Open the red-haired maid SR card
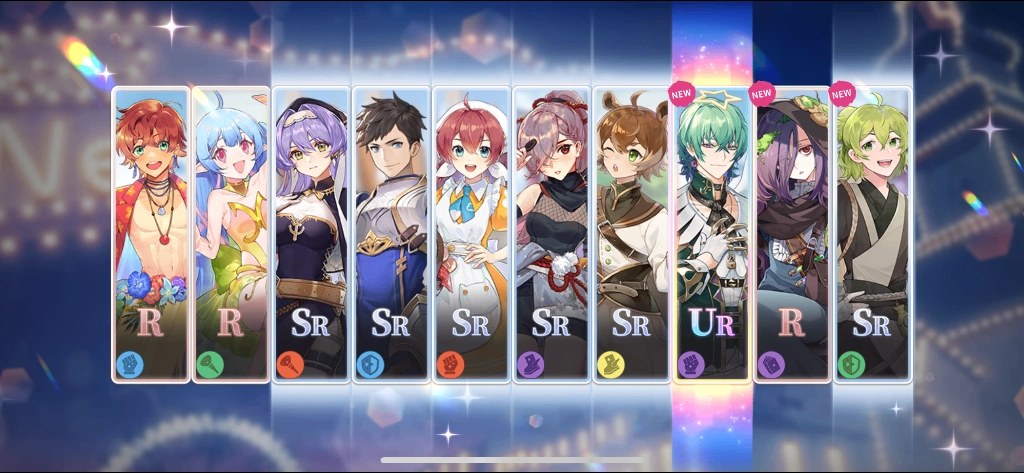This screenshot has height=473, width=1024. coord(471,235)
